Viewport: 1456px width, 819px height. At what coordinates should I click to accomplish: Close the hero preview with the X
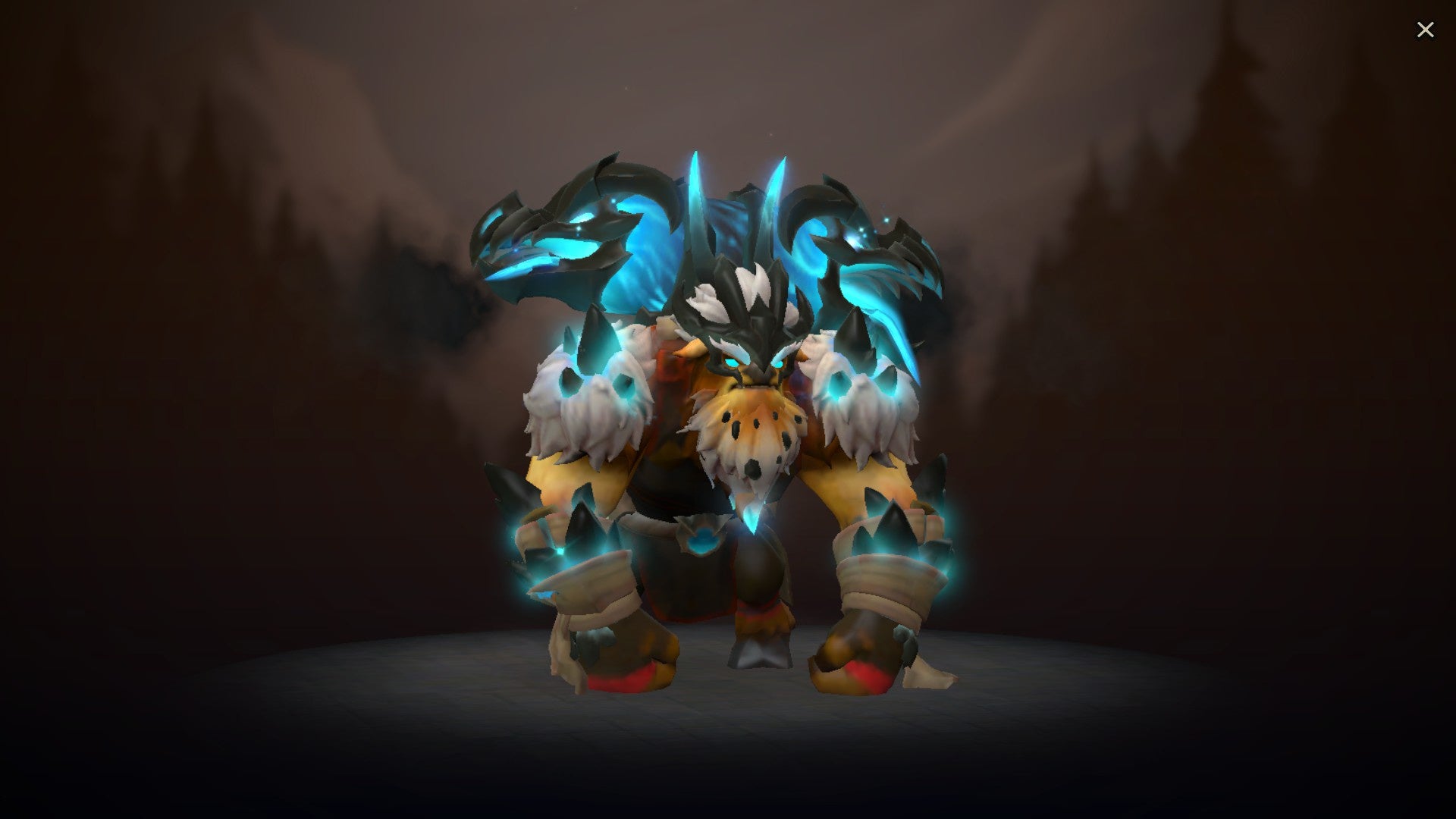1426,30
